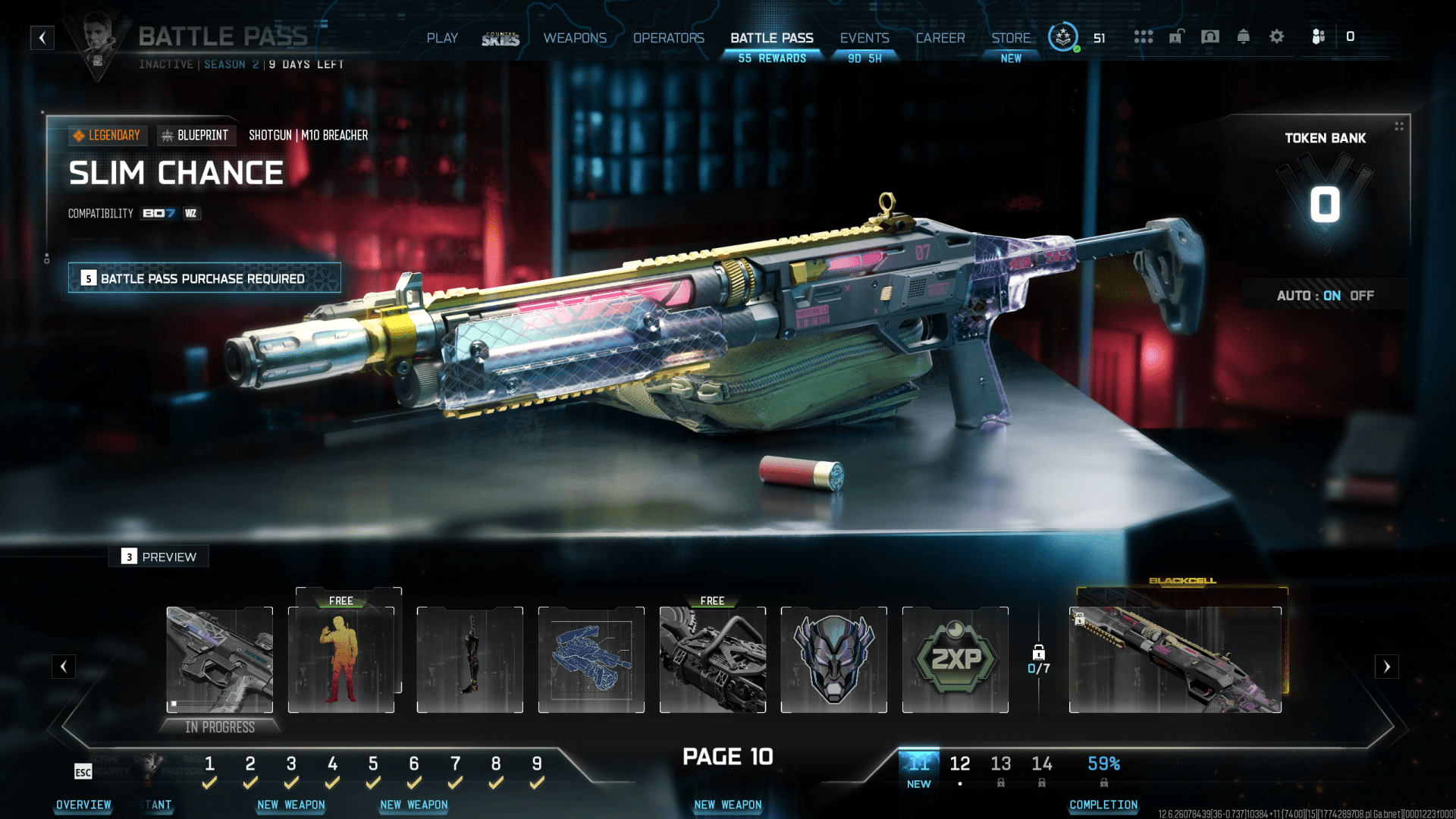Preview the Slim Chance blueprint

(x=159, y=557)
